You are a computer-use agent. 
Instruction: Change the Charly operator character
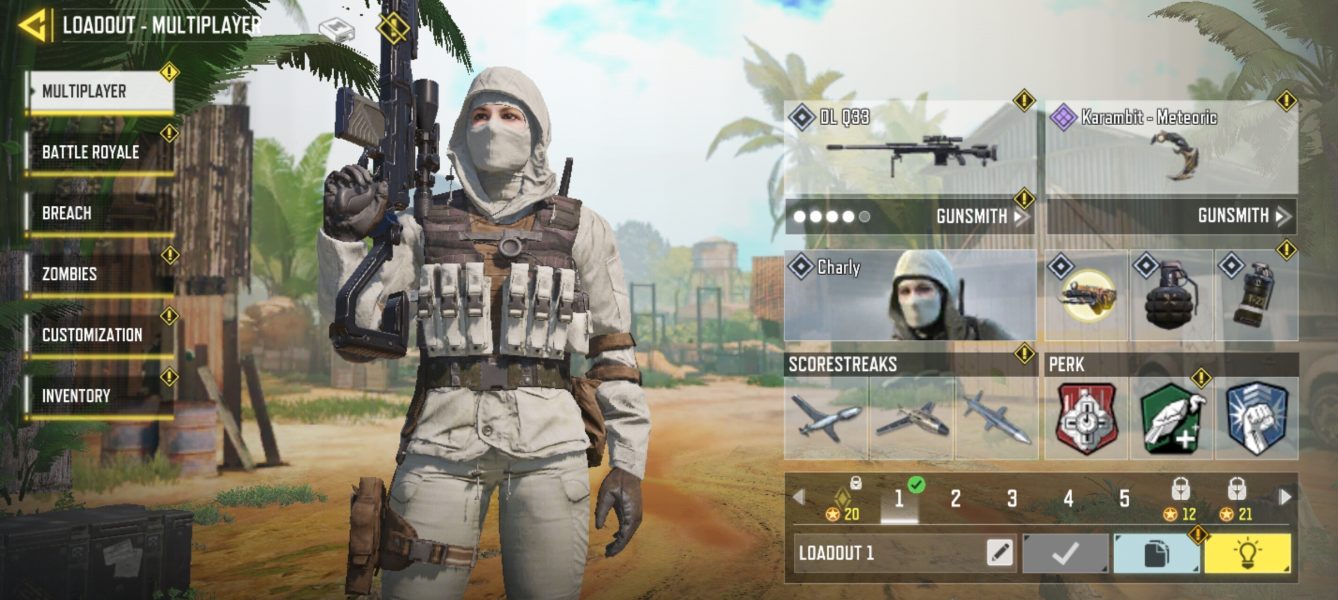point(909,296)
